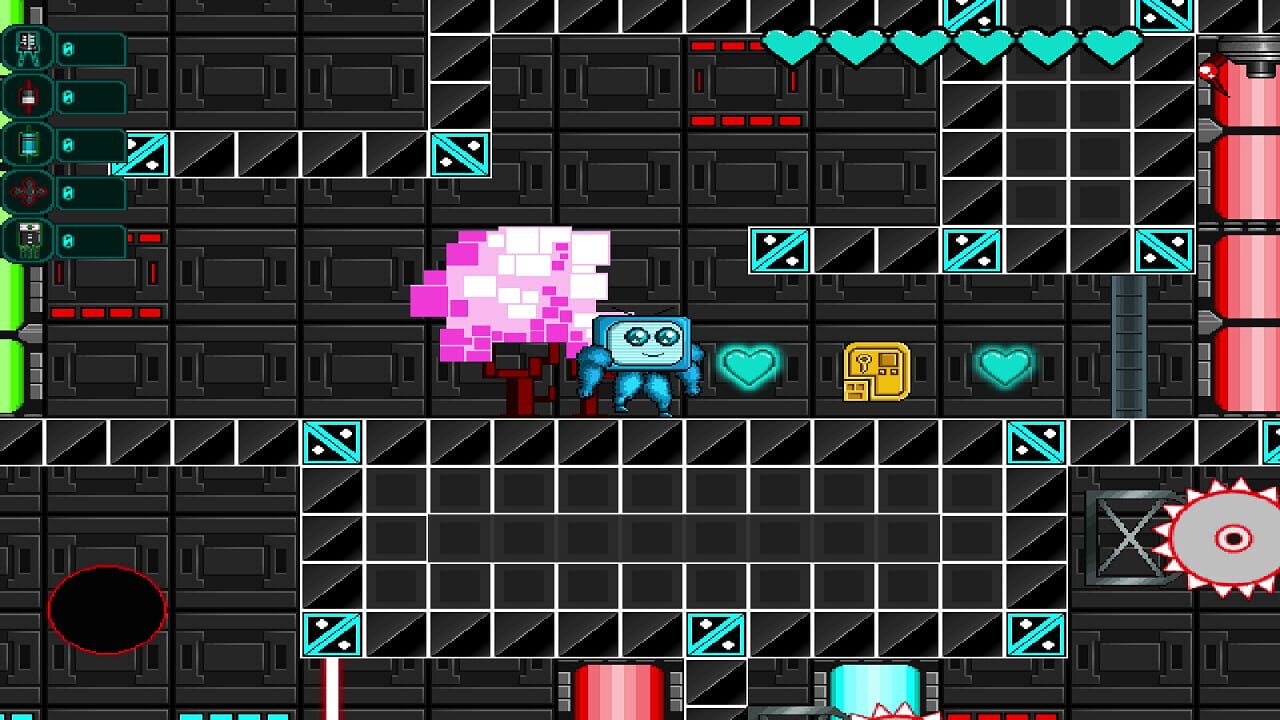
Task: Click the counter next to the battery icon
Action: (90, 144)
